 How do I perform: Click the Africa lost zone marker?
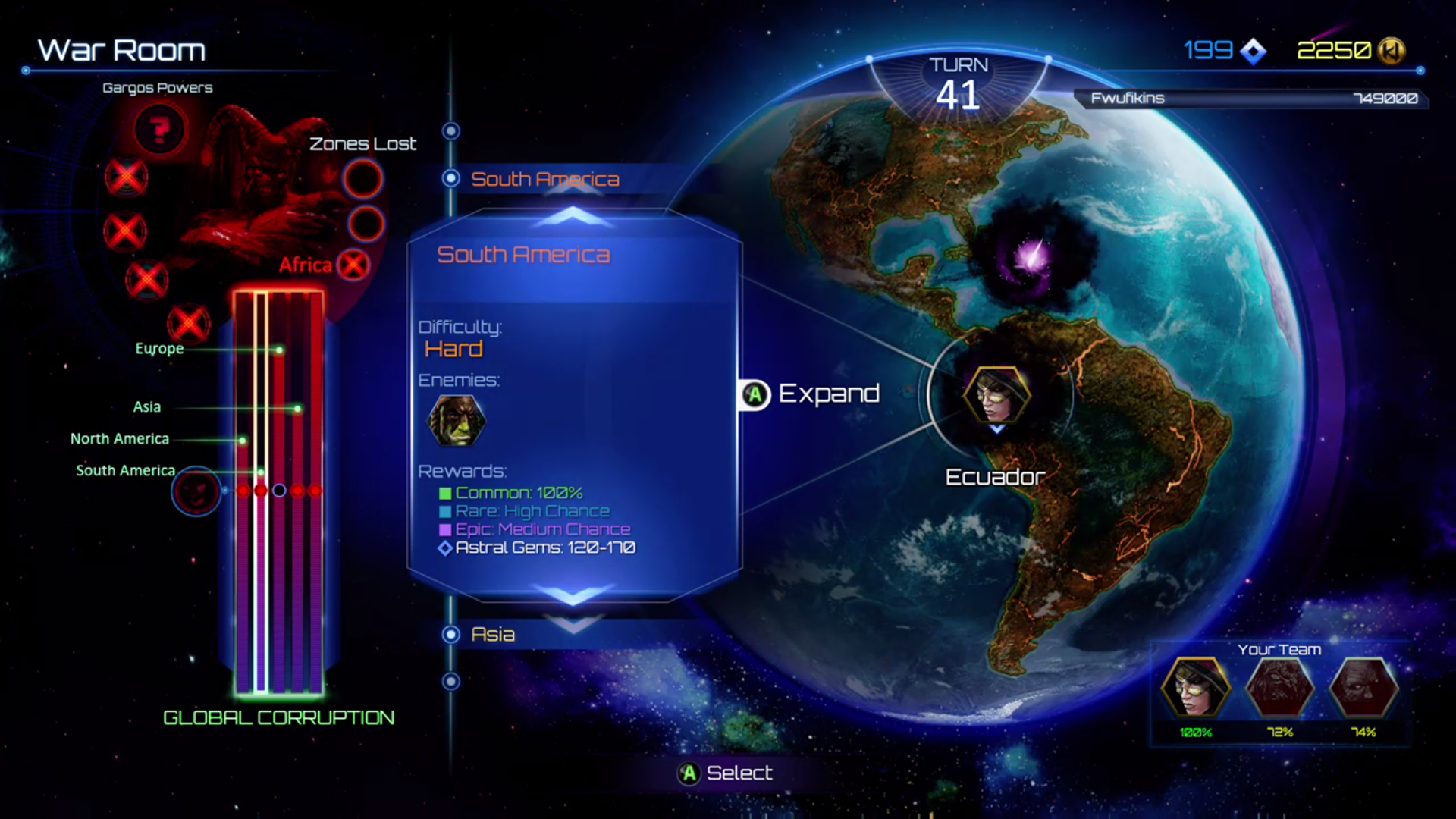pyautogui.click(x=353, y=265)
